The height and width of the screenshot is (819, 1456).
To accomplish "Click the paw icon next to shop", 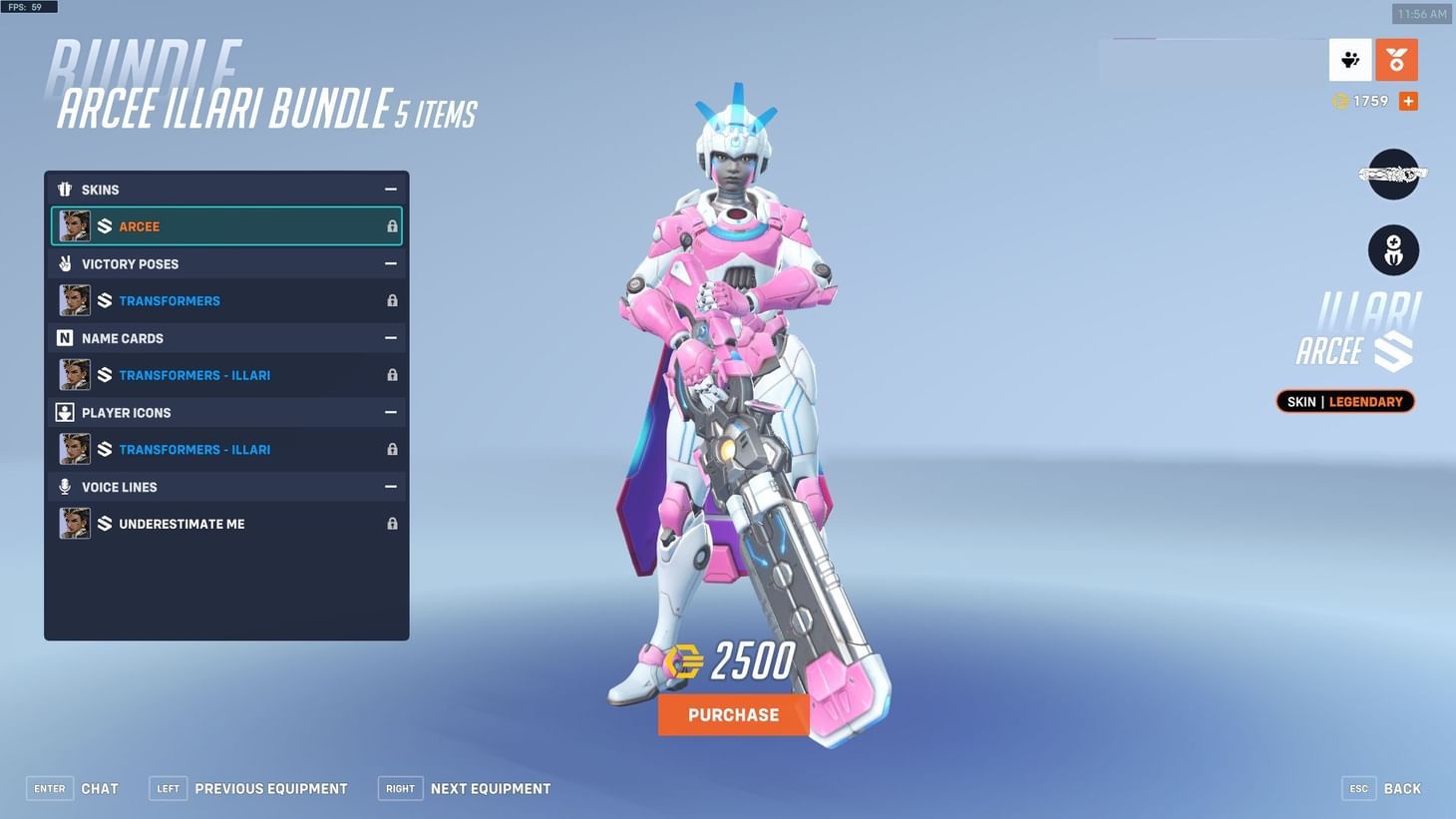I will pos(1350,60).
